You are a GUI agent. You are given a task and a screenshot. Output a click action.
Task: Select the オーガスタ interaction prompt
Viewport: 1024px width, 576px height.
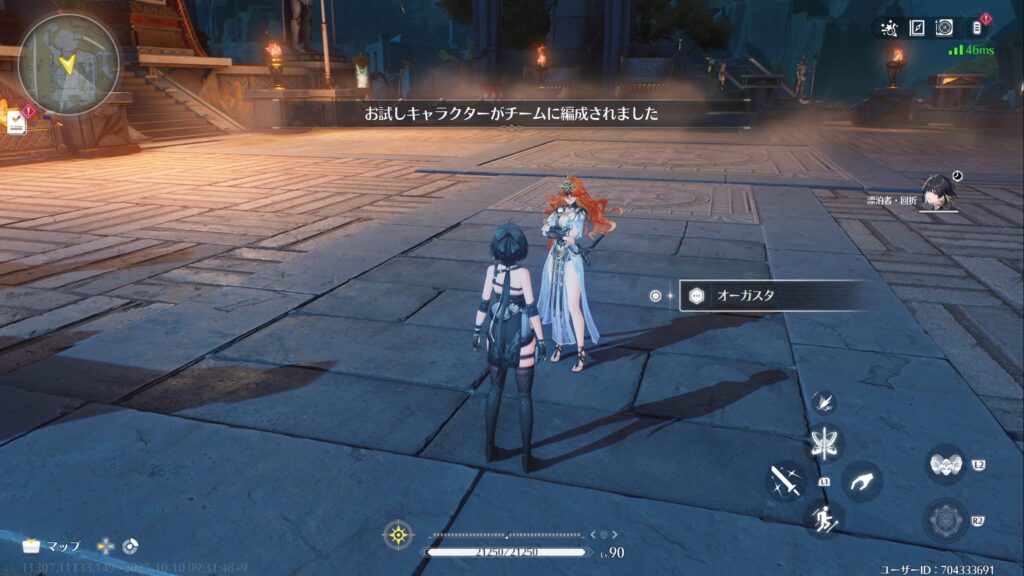pos(770,296)
